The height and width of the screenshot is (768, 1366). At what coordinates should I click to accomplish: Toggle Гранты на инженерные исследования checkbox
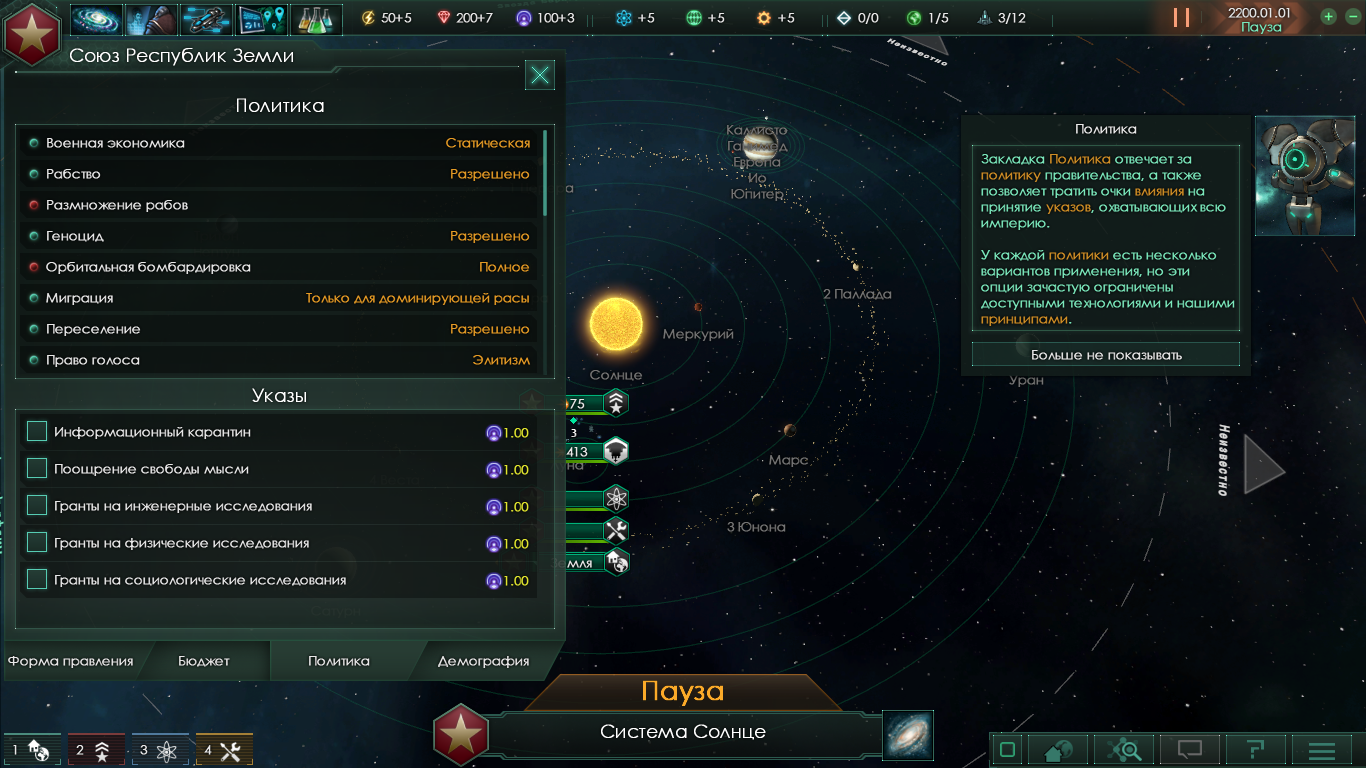pos(37,506)
